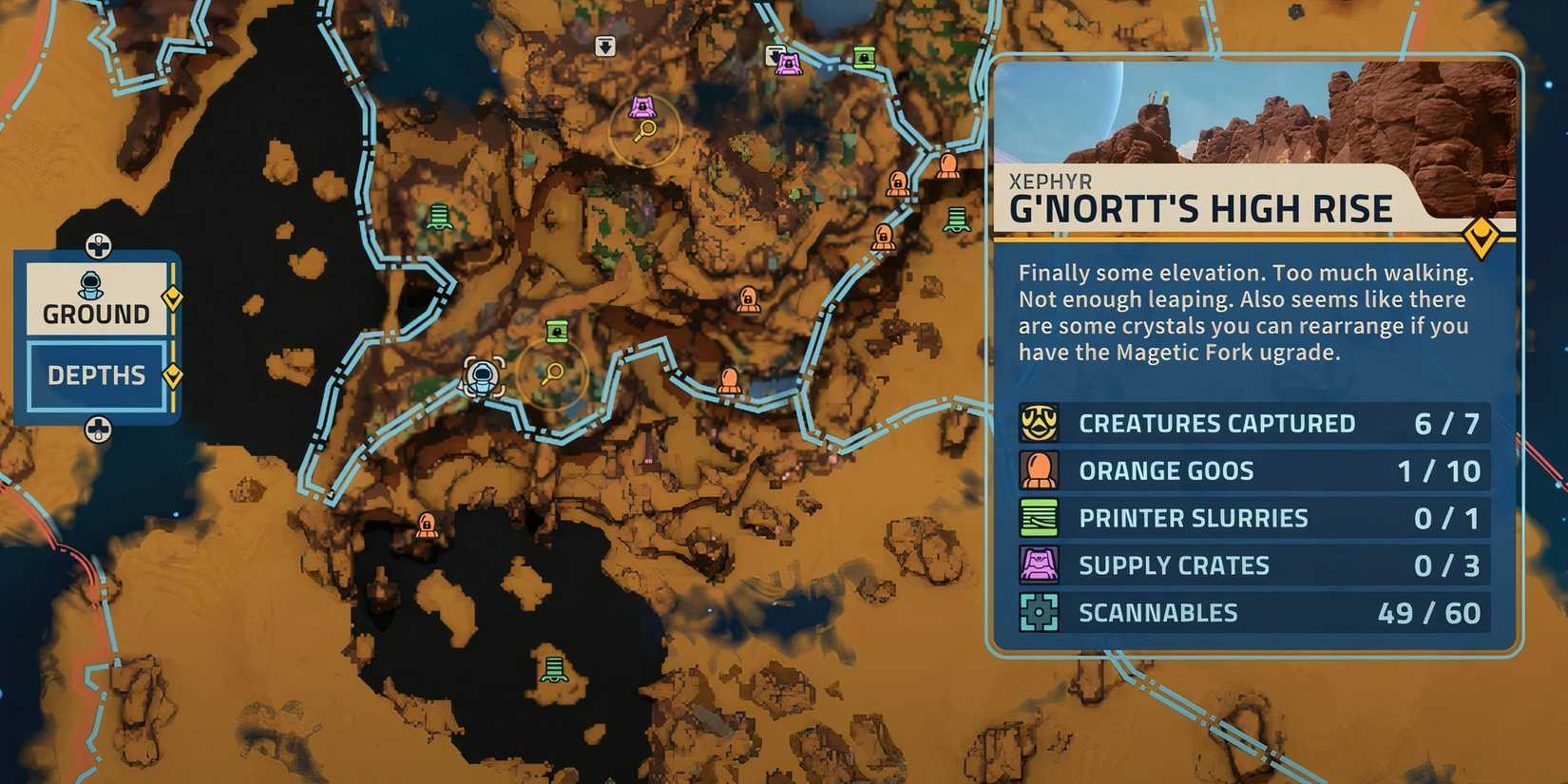
Task: Toggle the yellow diamond chevron next to DEPTHS
Action: coord(174,375)
